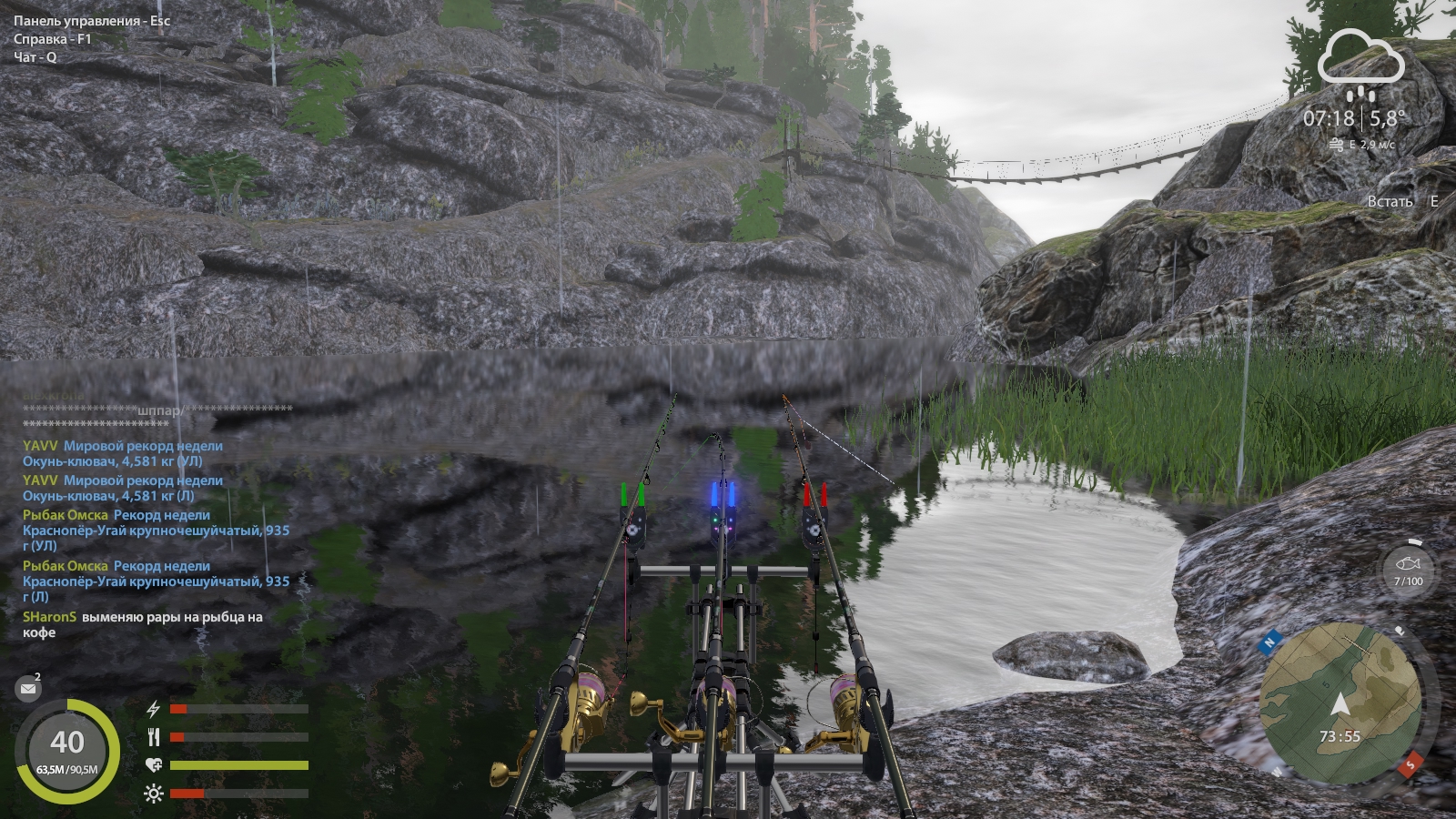The height and width of the screenshot is (819, 1456).
Task: Select Рыбак Омска name in chat
Action: (x=65, y=515)
